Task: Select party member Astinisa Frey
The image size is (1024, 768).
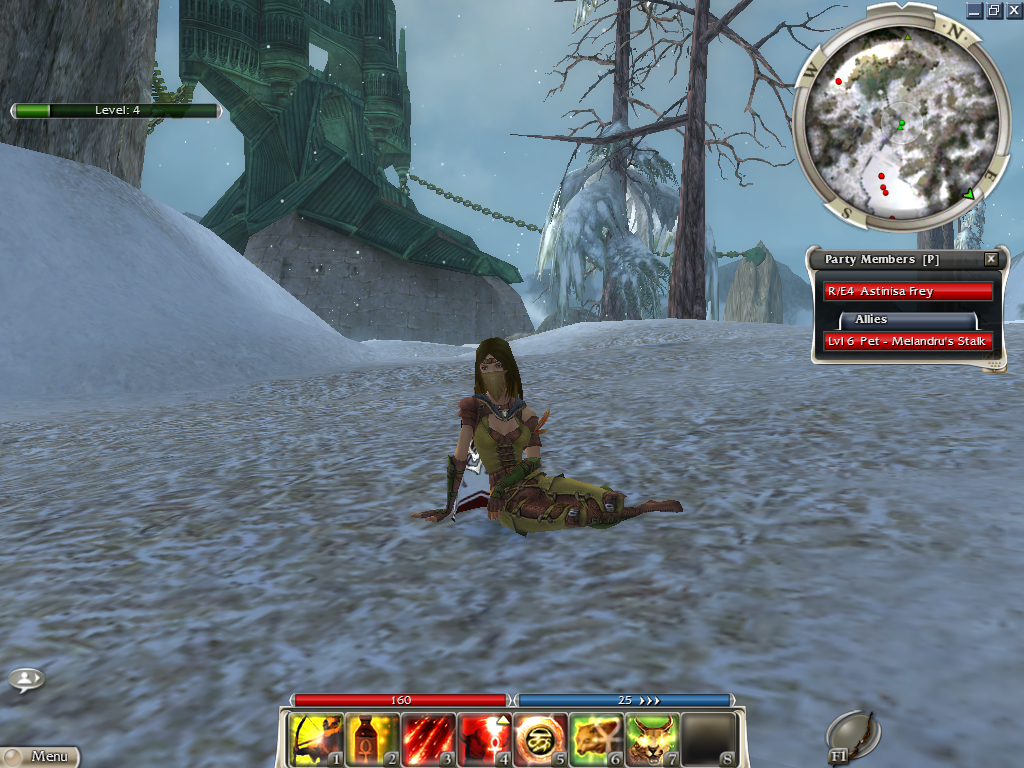Action: pos(907,291)
